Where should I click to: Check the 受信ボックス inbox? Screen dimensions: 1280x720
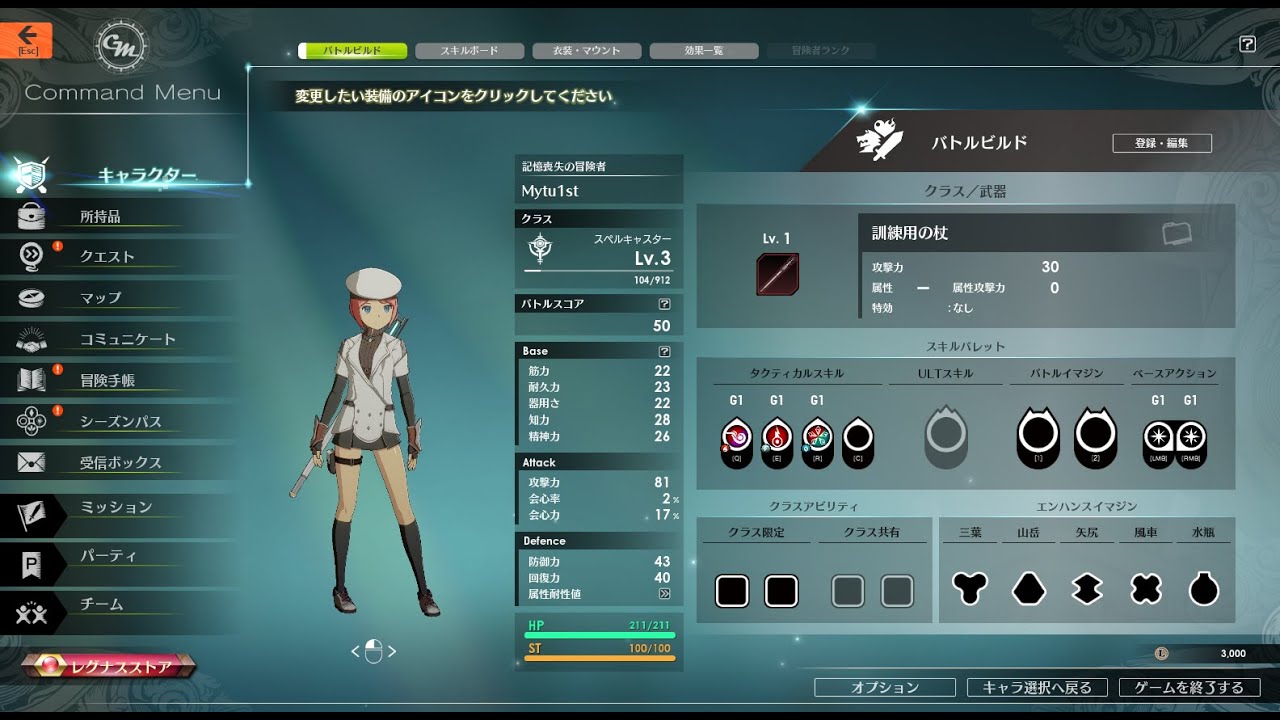[120, 463]
